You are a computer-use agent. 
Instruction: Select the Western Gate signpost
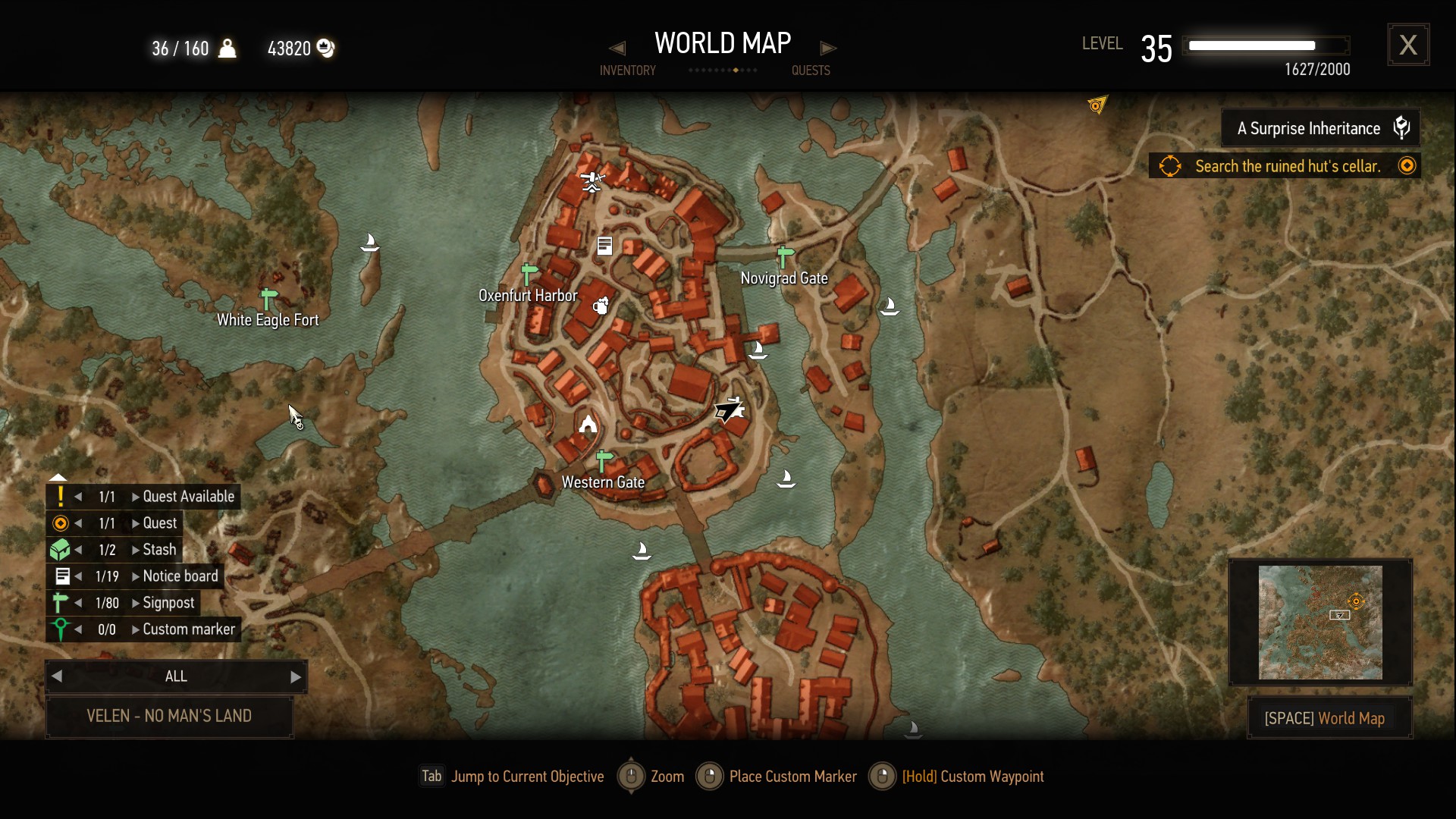tap(604, 460)
